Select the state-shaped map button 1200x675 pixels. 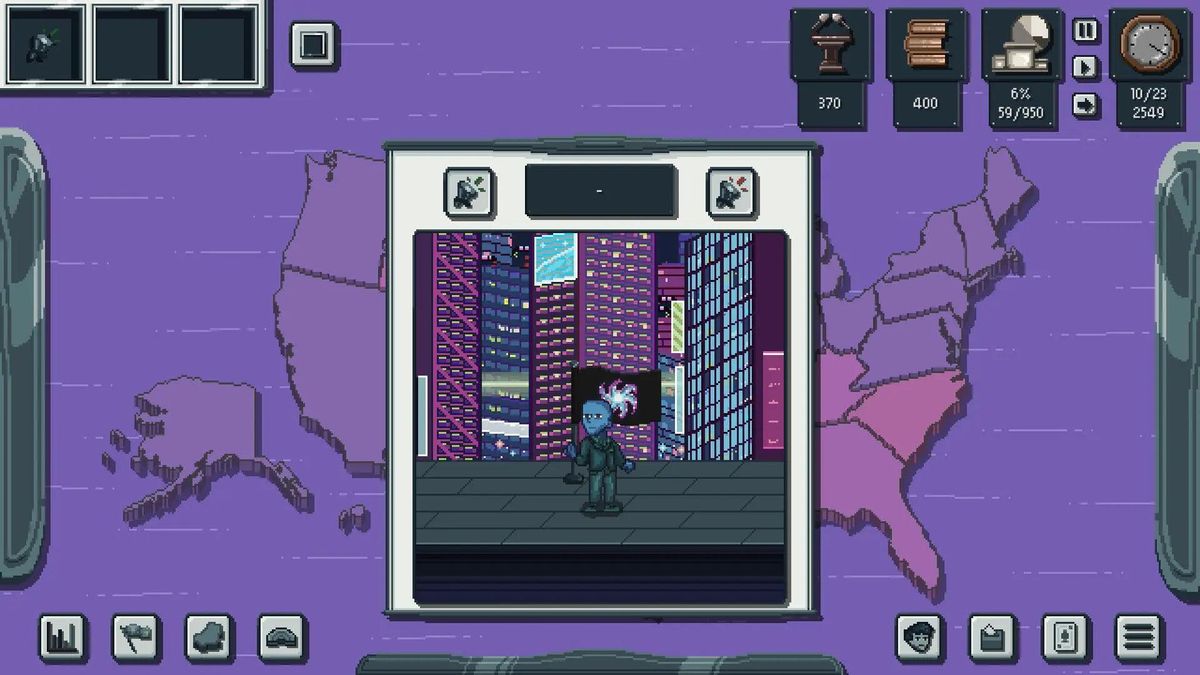(209, 636)
